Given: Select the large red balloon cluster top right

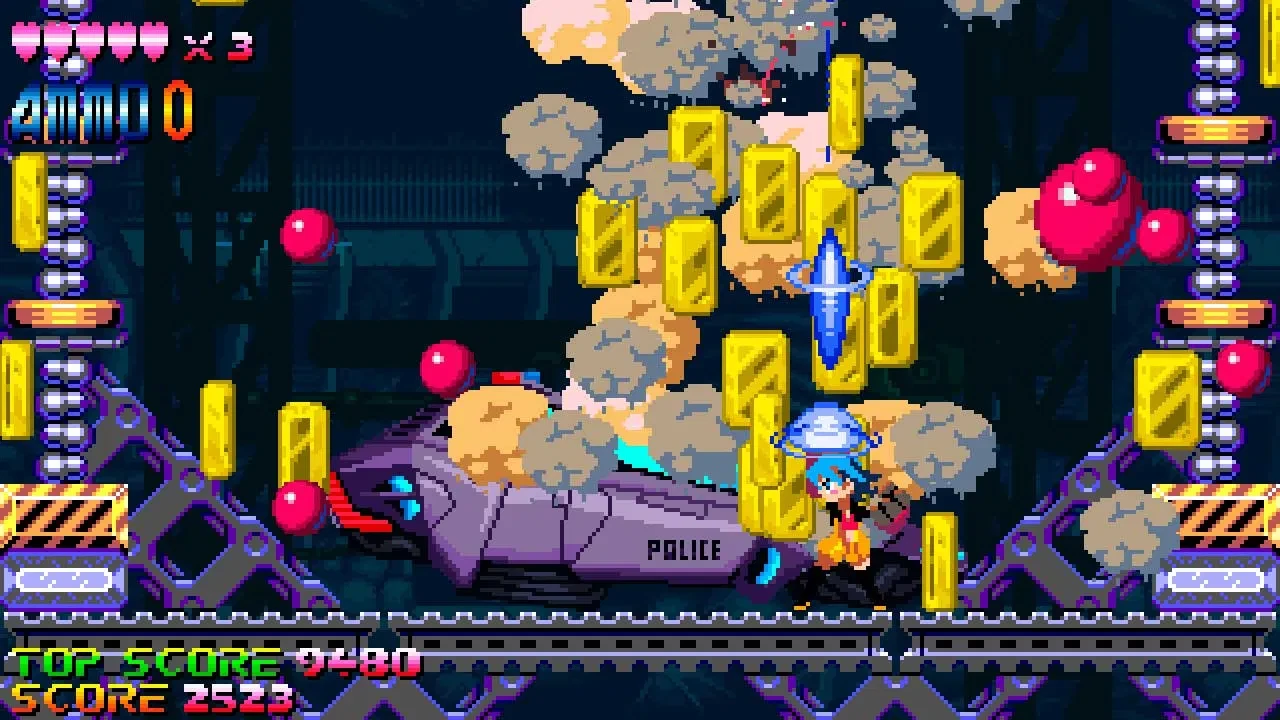Looking at the screenshot, I should pos(1090,200).
